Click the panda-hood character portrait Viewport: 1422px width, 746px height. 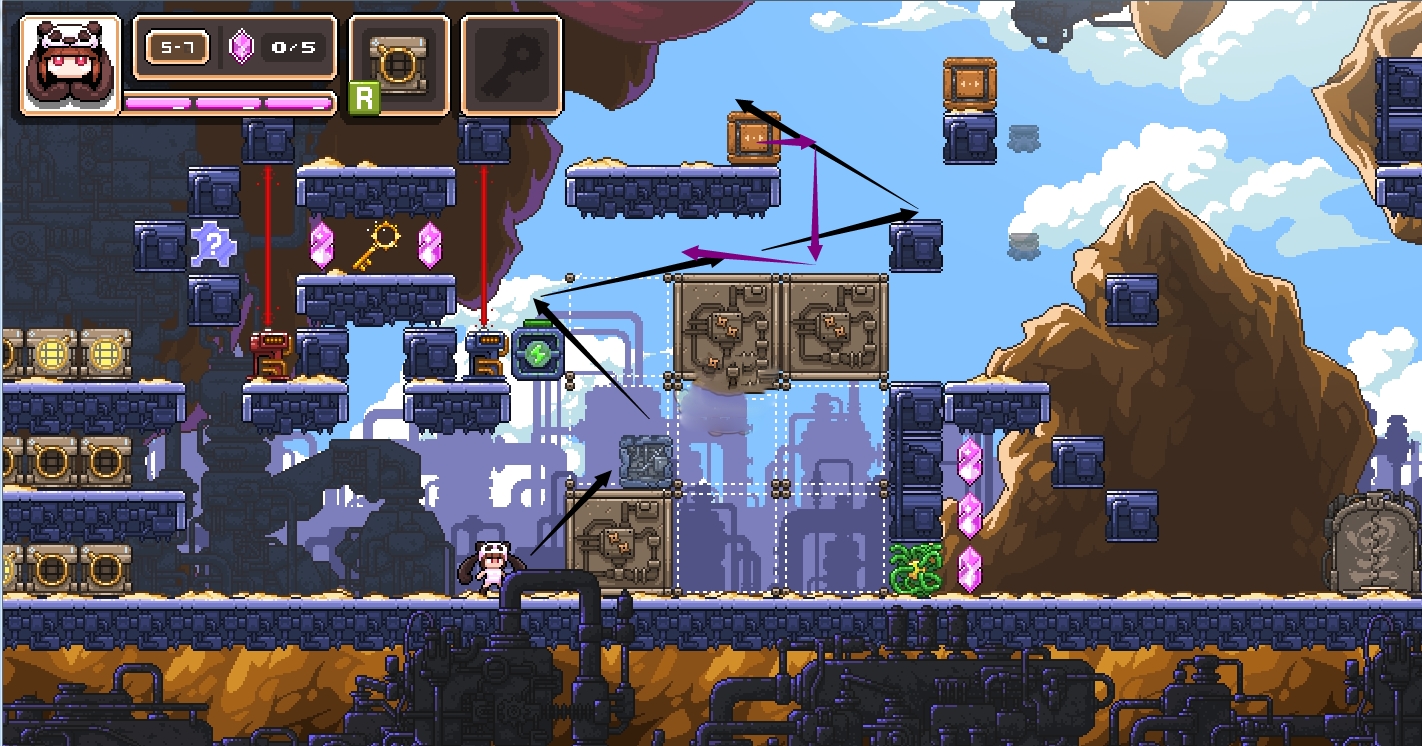69,65
